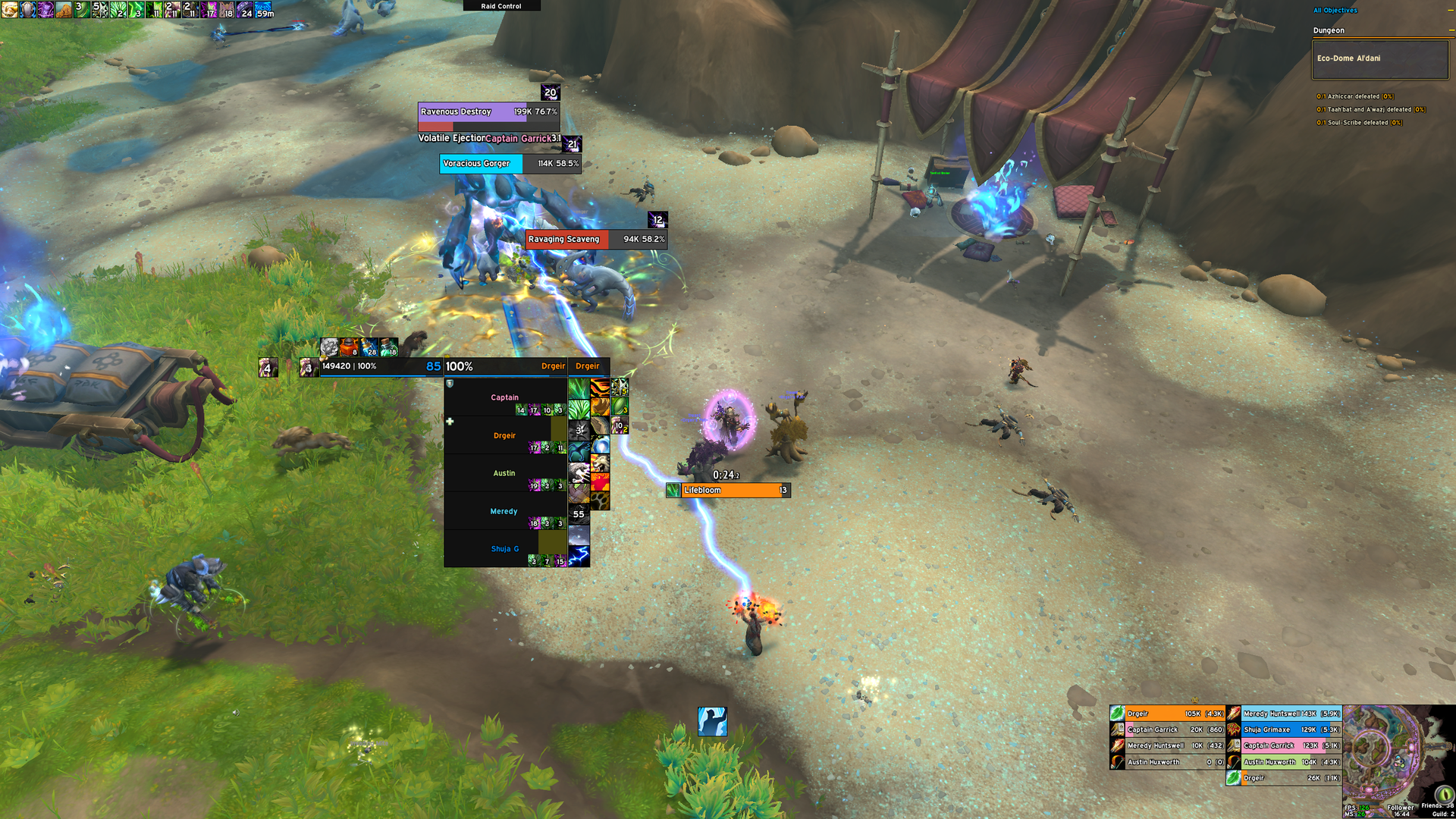Select Captain in the party frames
Image resolution: width=1456 pixels, height=819 pixels.
point(504,397)
